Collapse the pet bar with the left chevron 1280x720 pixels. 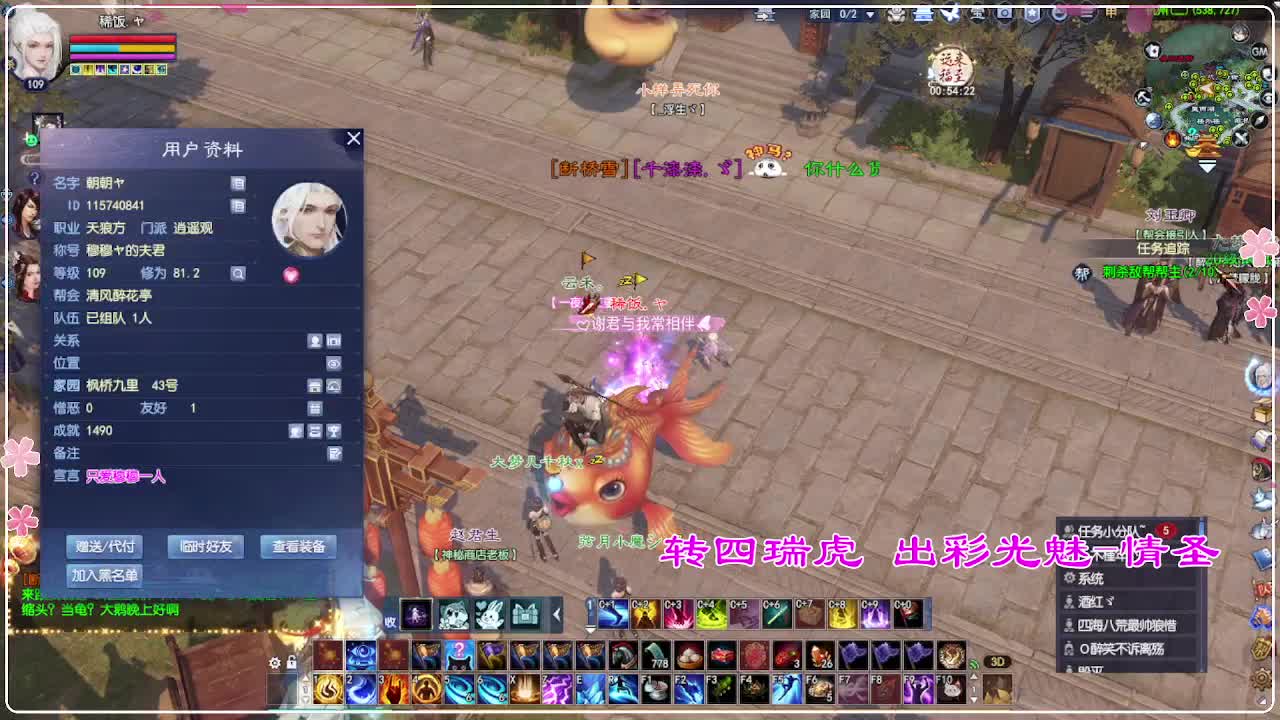556,613
